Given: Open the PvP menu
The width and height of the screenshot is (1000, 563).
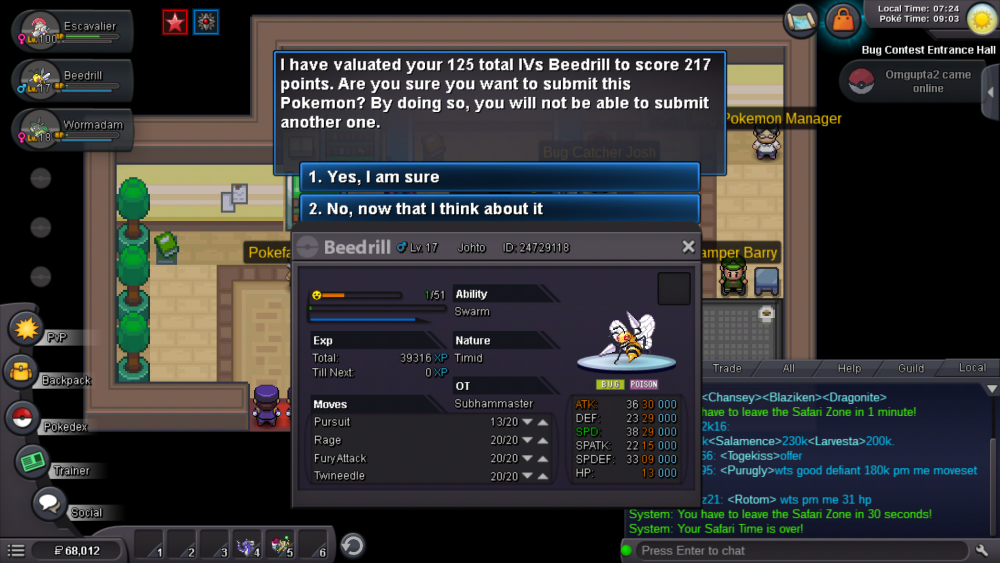Looking at the screenshot, I should tap(26, 328).
